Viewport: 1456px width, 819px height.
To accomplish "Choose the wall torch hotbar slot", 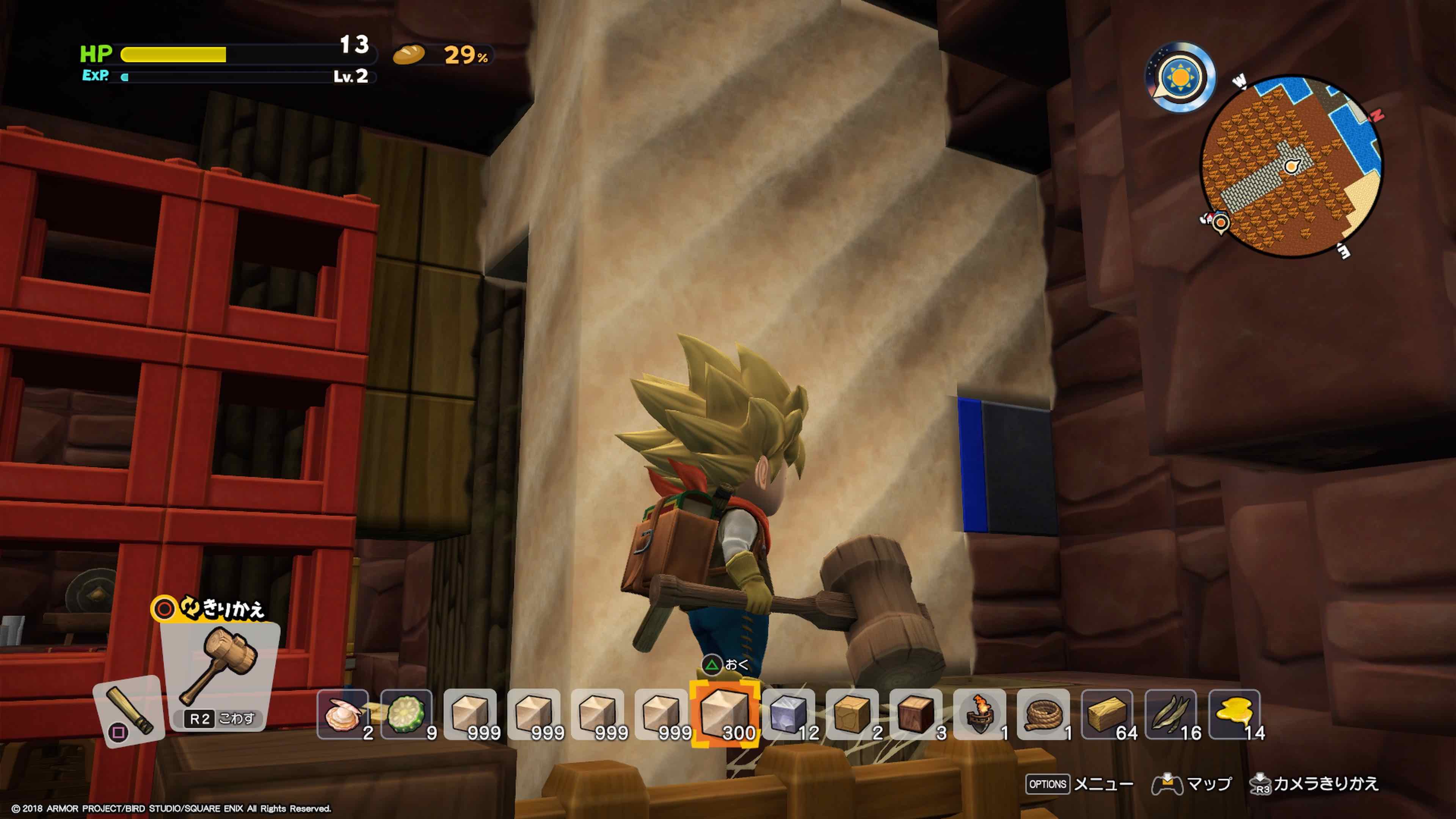I will coord(979,714).
